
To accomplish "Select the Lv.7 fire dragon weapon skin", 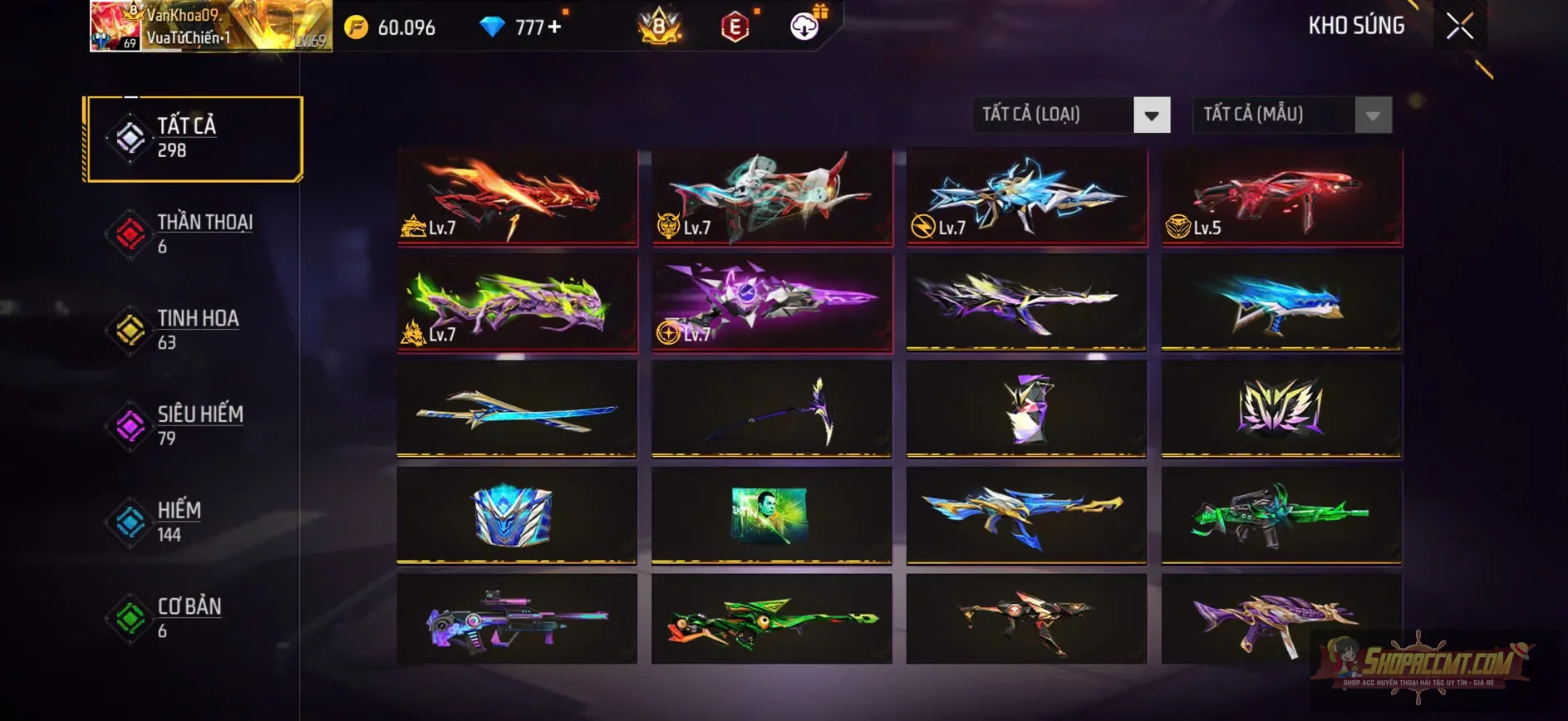I will [515, 196].
